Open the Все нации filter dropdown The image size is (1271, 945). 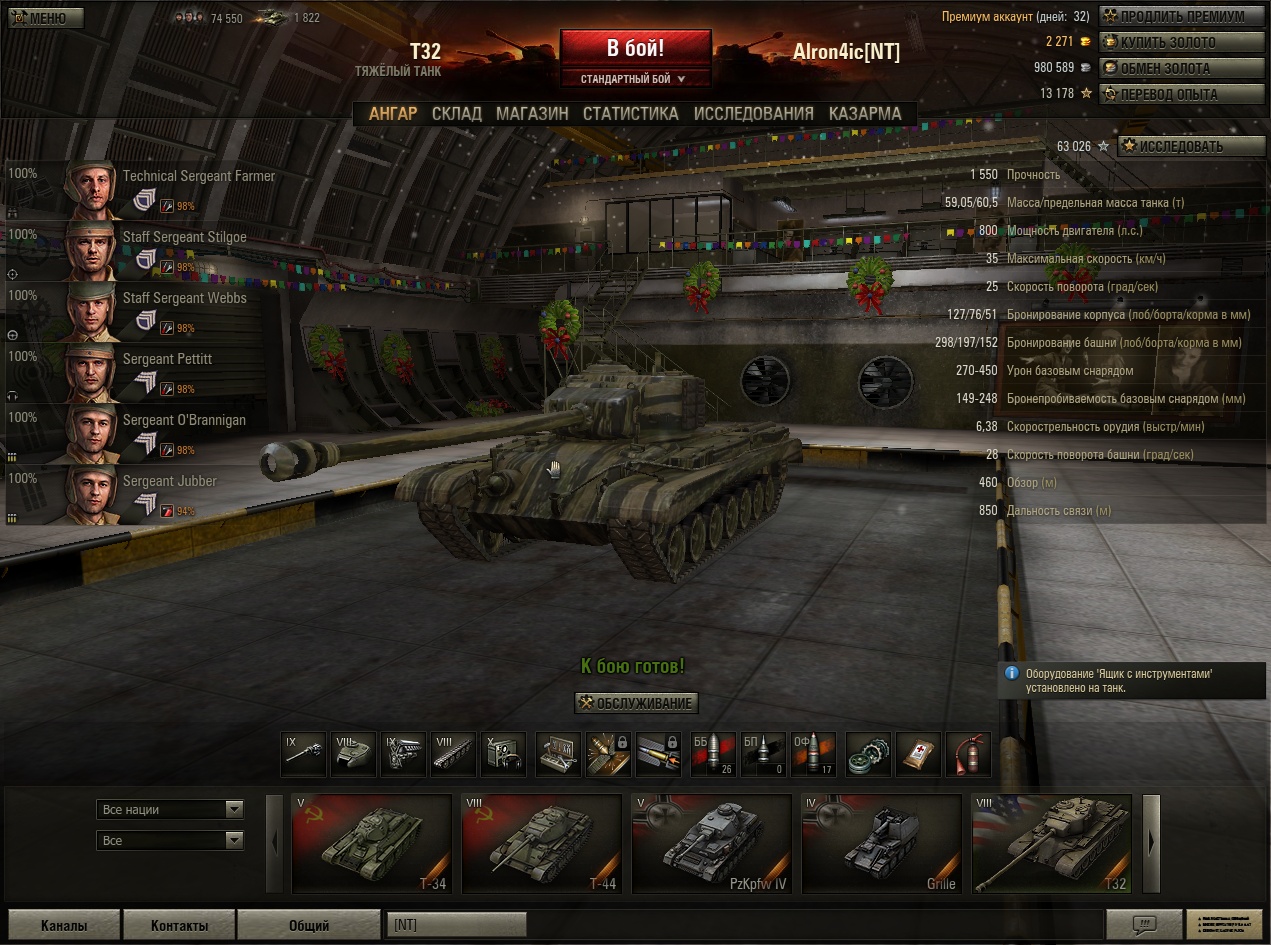tap(170, 809)
